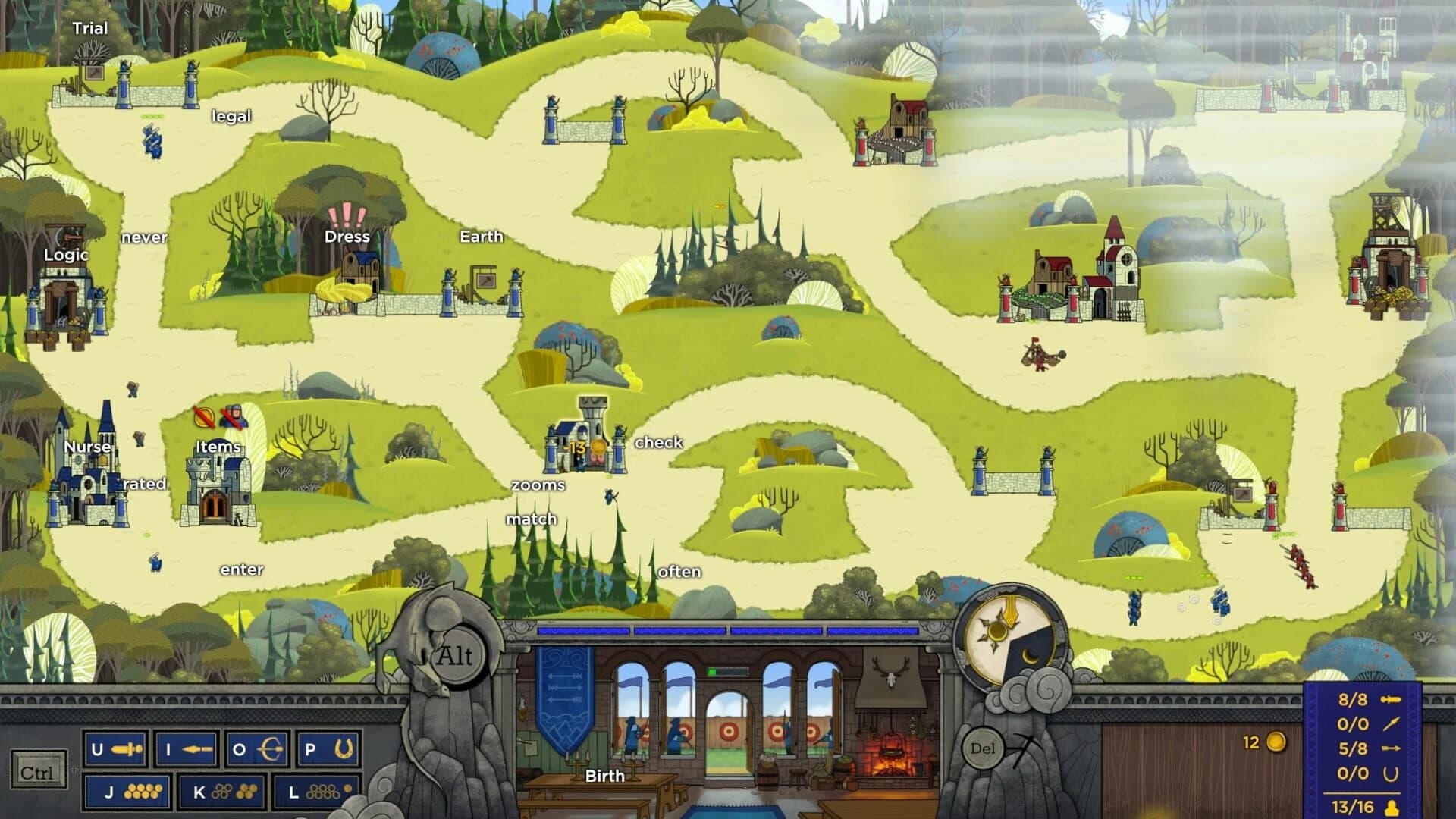Screen dimensions: 1456x819
Task: Click the Logic building label
Action: coord(65,256)
